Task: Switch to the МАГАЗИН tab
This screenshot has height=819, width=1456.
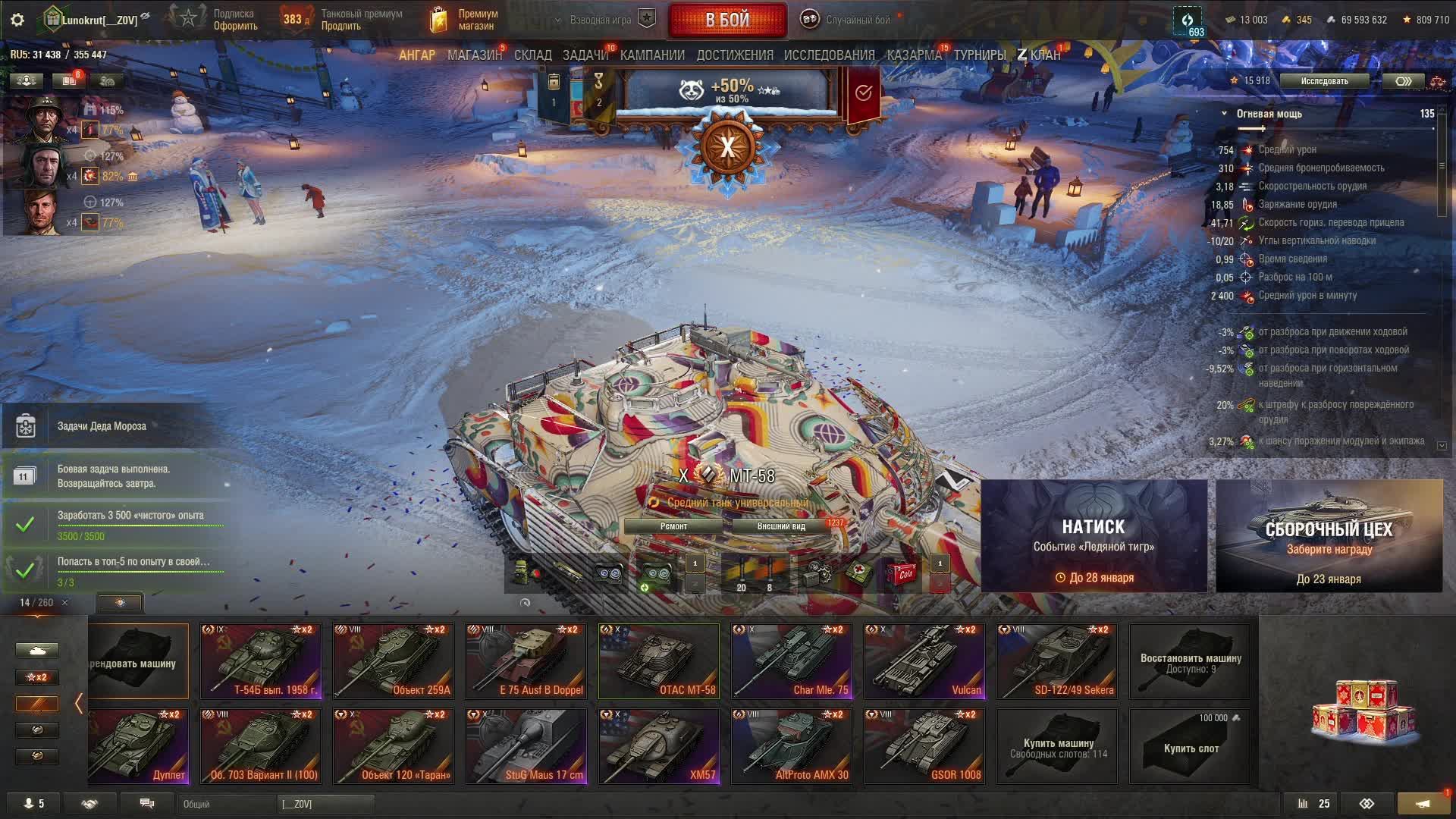Action: 474,55
